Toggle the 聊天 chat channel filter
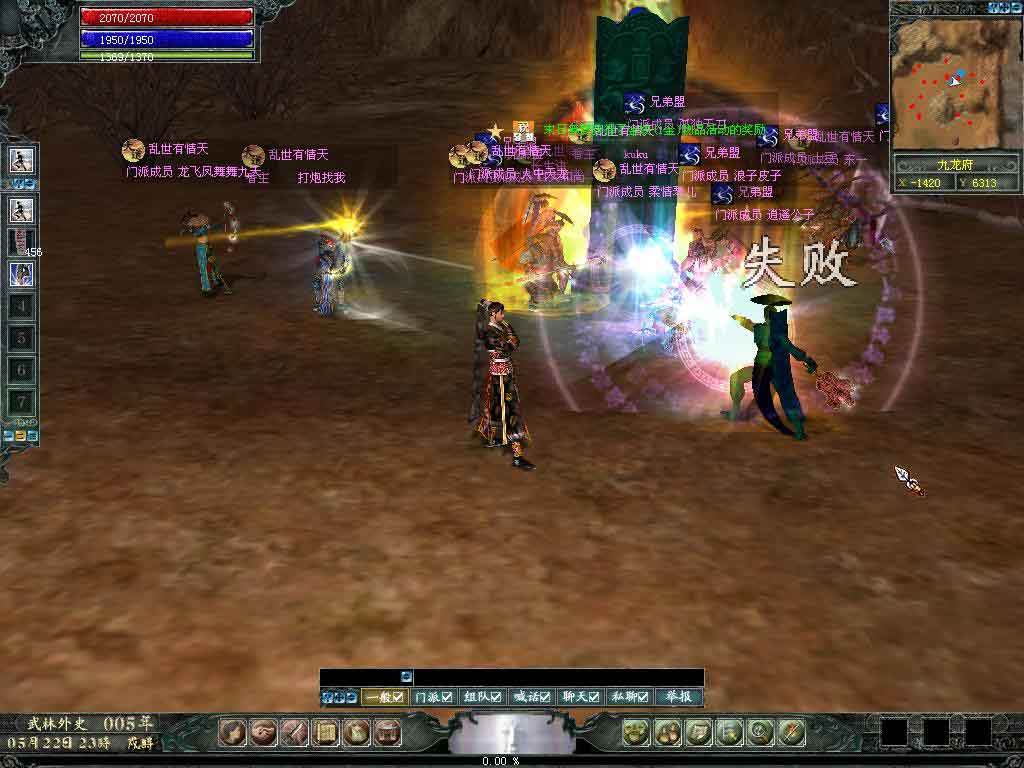1024x768 pixels. [x=580, y=697]
